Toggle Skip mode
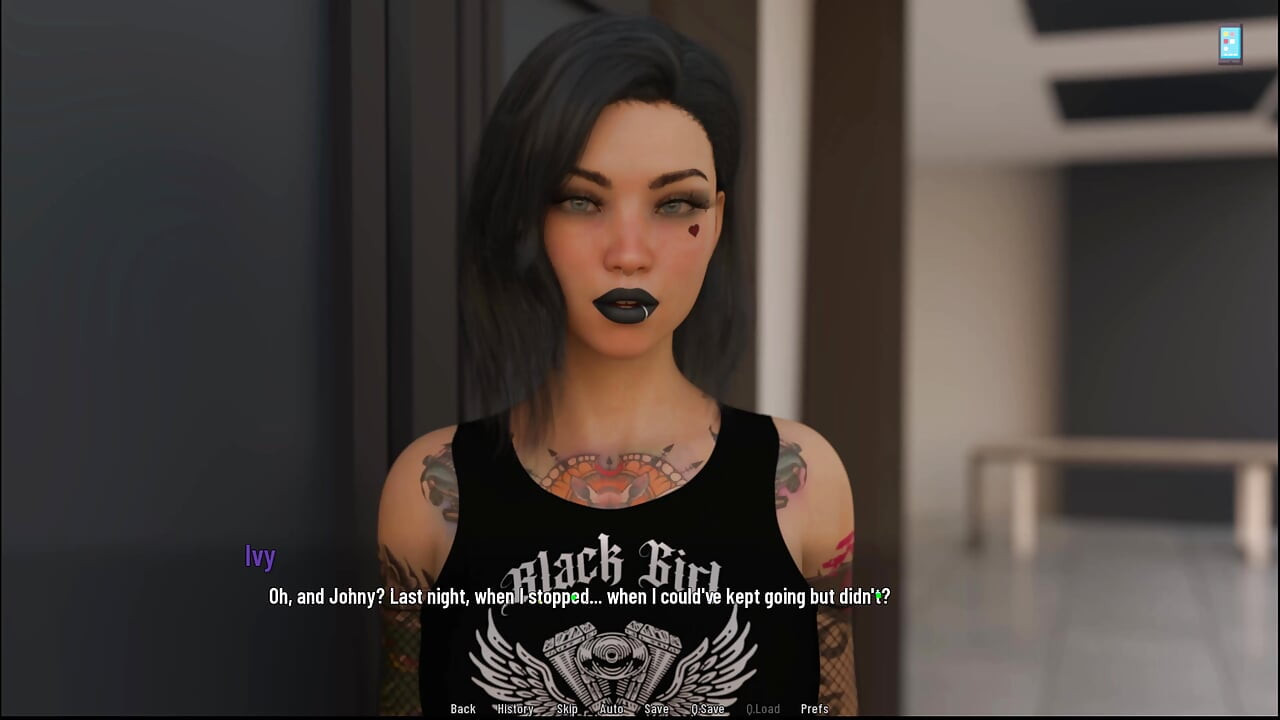 566,709
